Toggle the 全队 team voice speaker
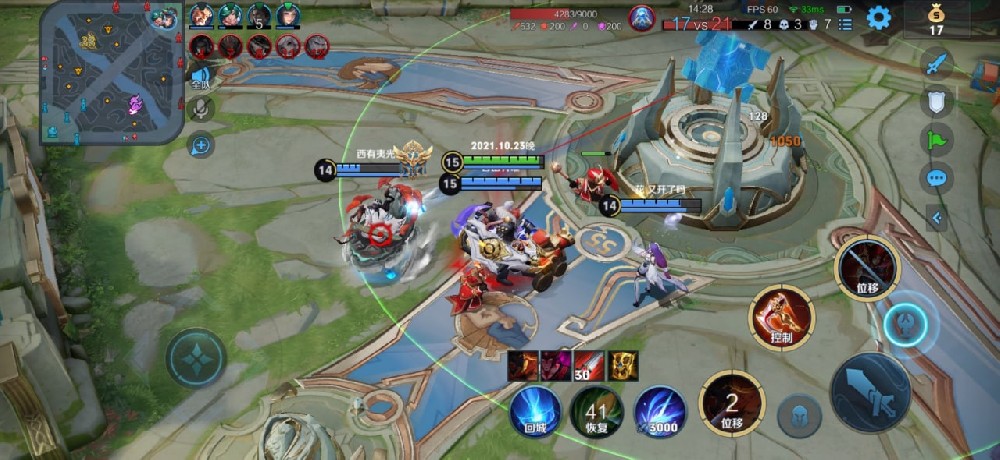This screenshot has width=1000, height=460. [x=201, y=77]
